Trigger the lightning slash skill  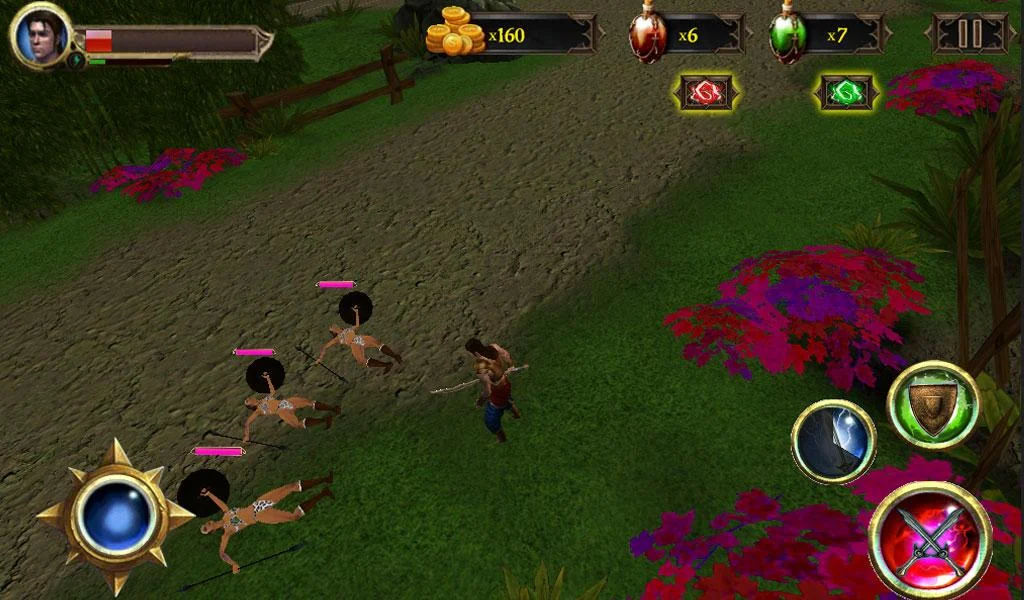[833, 441]
